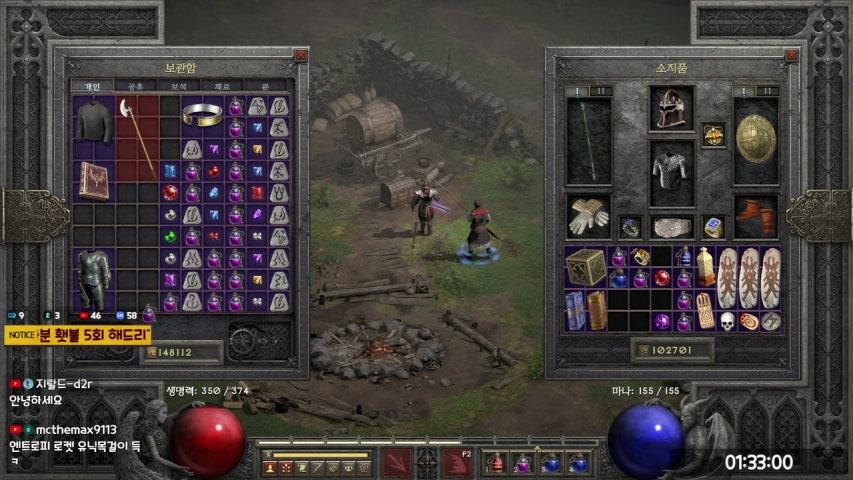The width and height of the screenshot is (853, 480).
Task: Select the equipped round gold shield
Action: pyautogui.click(x=756, y=138)
